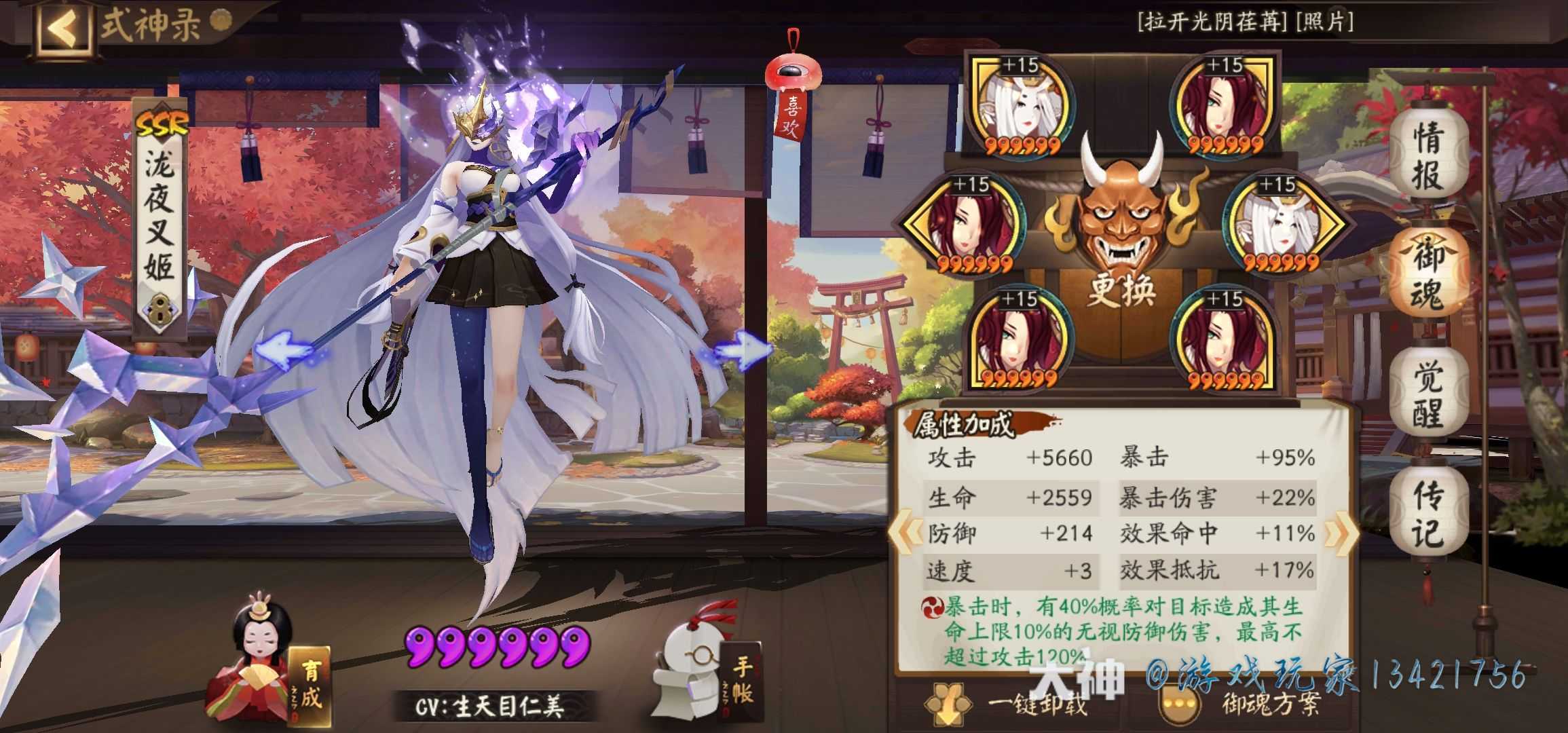Image resolution: width=1568 pixels, height=733 pixels.
Task: Click the SSR rarity badge
Action: (x=162, y=122)
